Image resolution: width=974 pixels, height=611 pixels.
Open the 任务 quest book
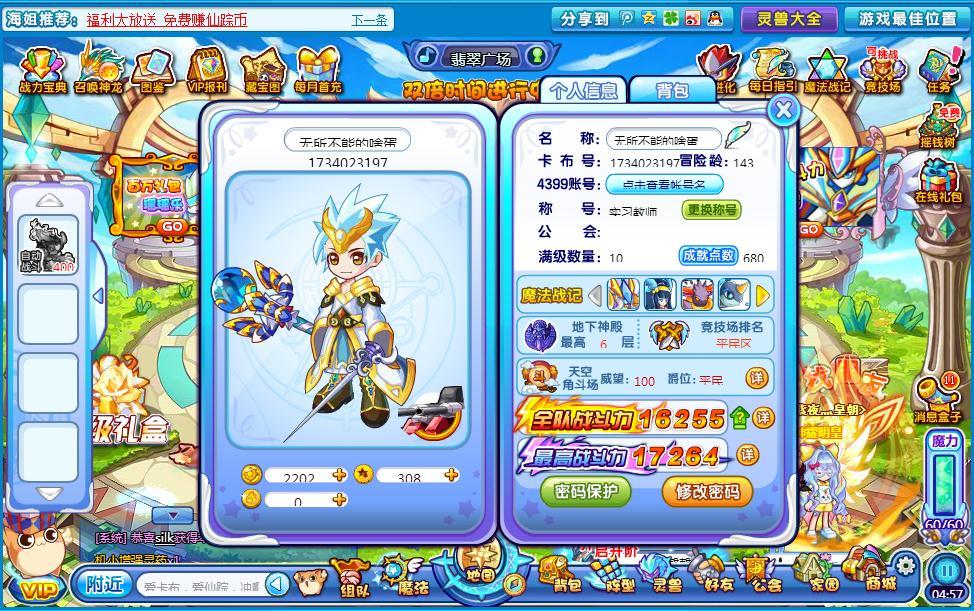point(938,70)
